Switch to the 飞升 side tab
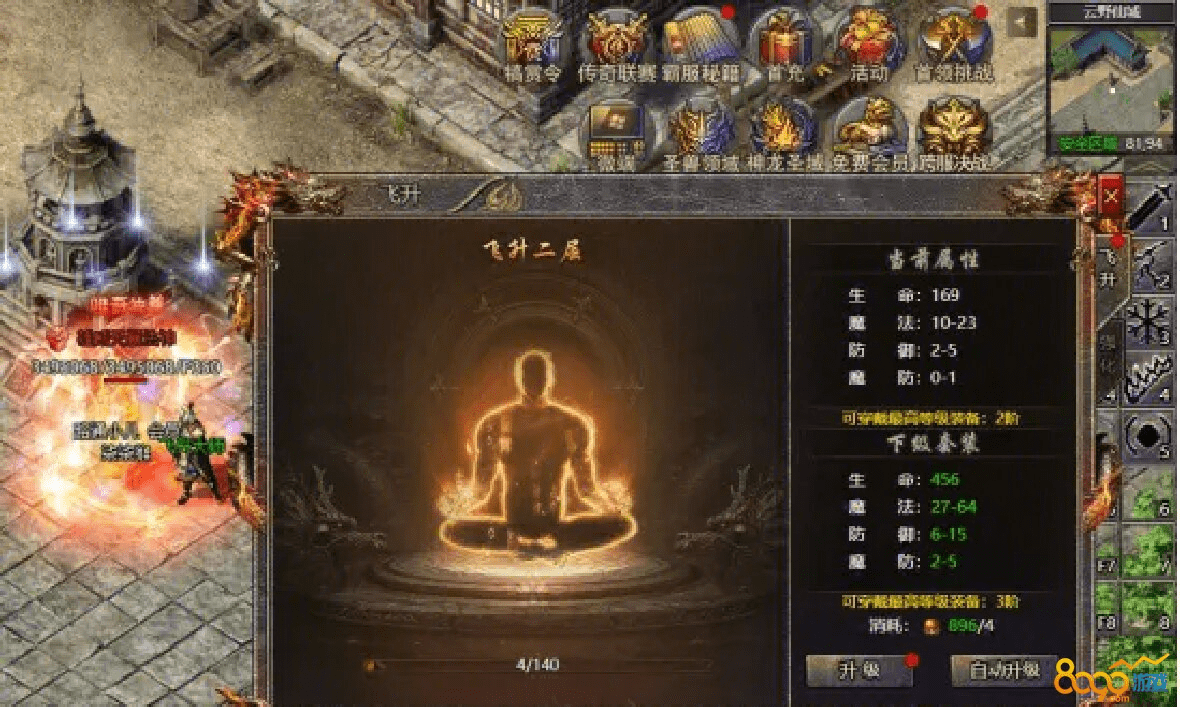This screenshot has height=707, width=1180. [1108, 268]
